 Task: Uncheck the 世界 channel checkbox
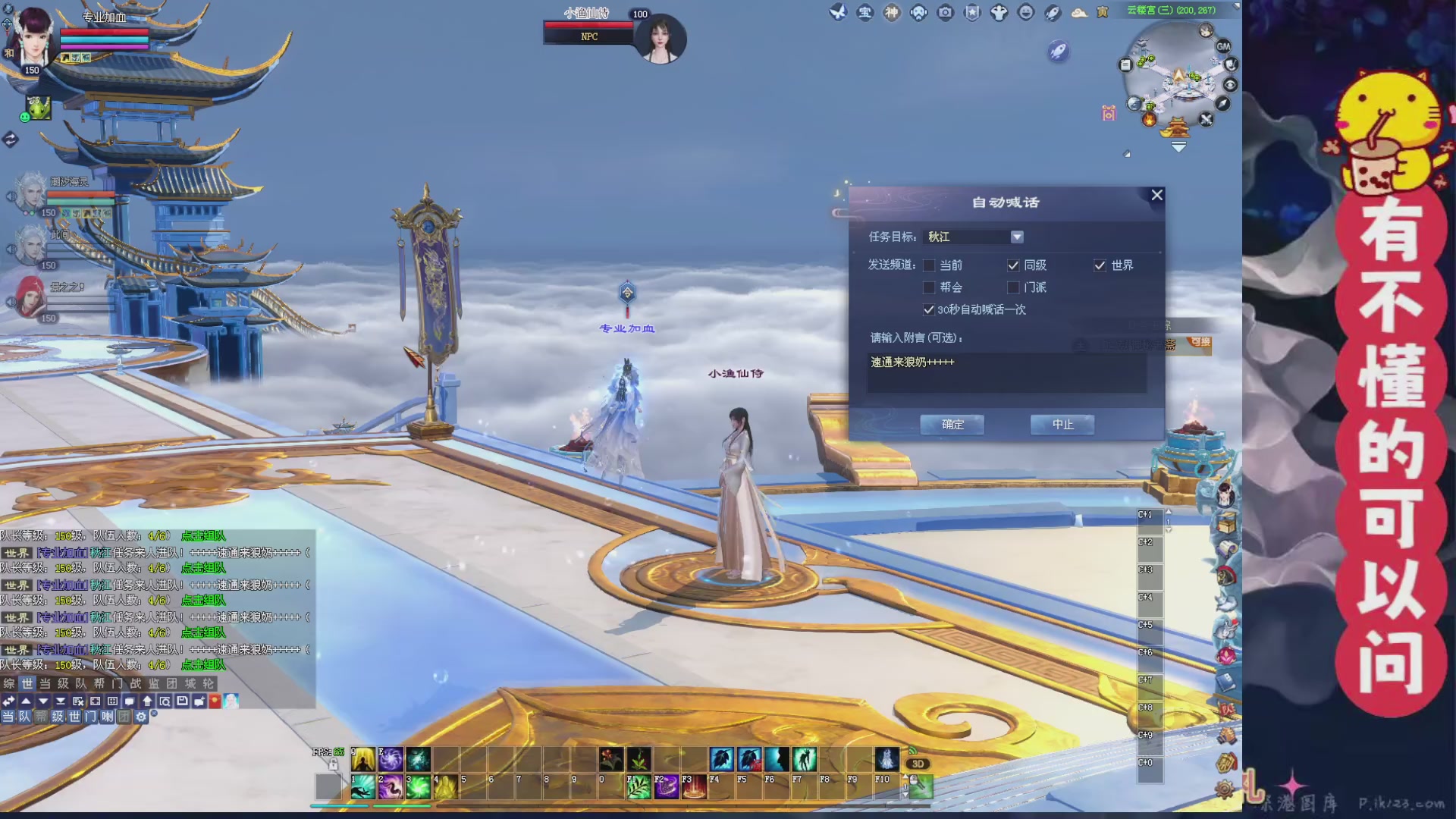1100,265
